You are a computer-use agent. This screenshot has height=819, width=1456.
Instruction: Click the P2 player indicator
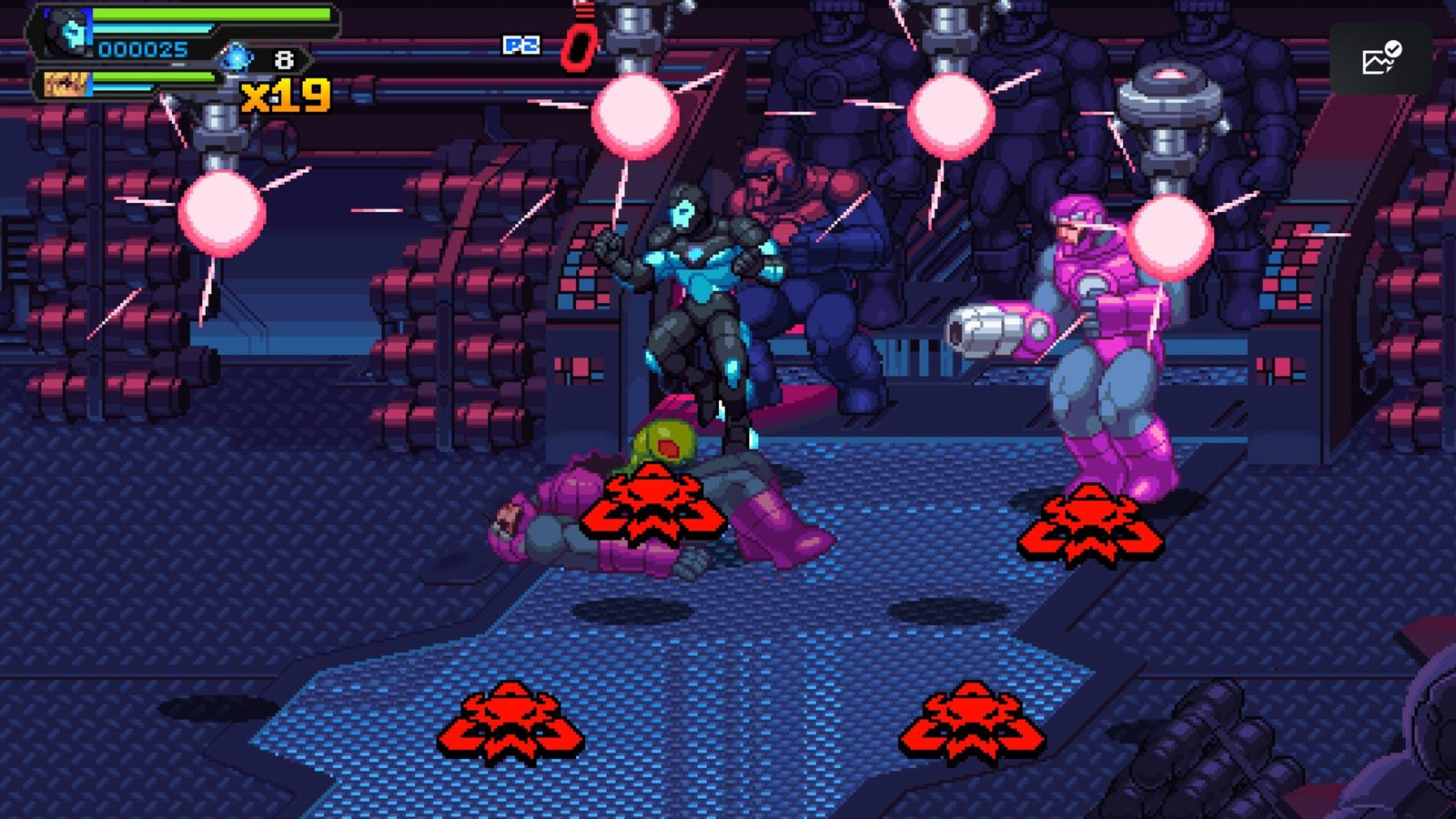pyautogui.click(x=521, y=45)
